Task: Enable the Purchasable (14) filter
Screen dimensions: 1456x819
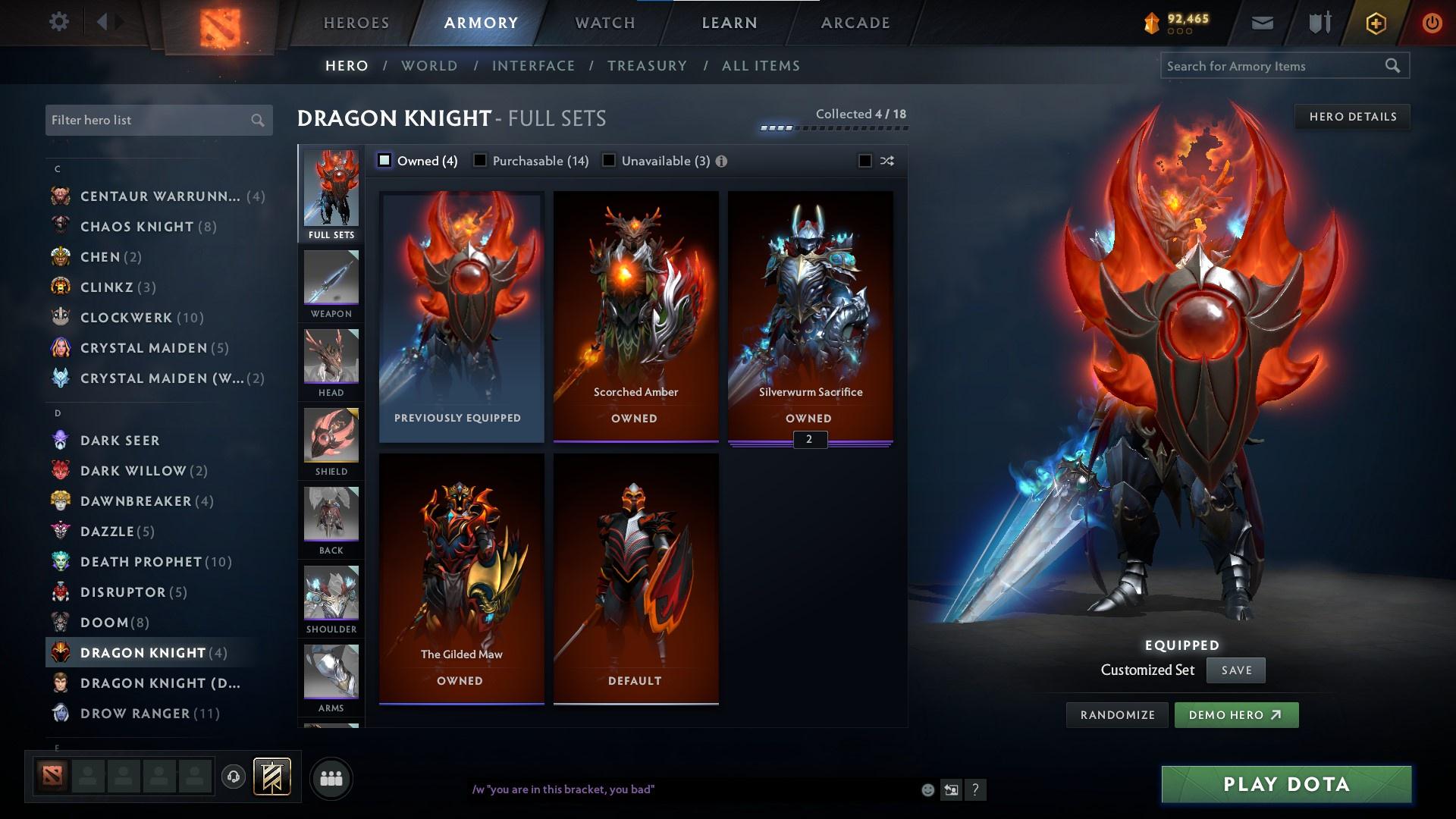Action: pos(480,160)
